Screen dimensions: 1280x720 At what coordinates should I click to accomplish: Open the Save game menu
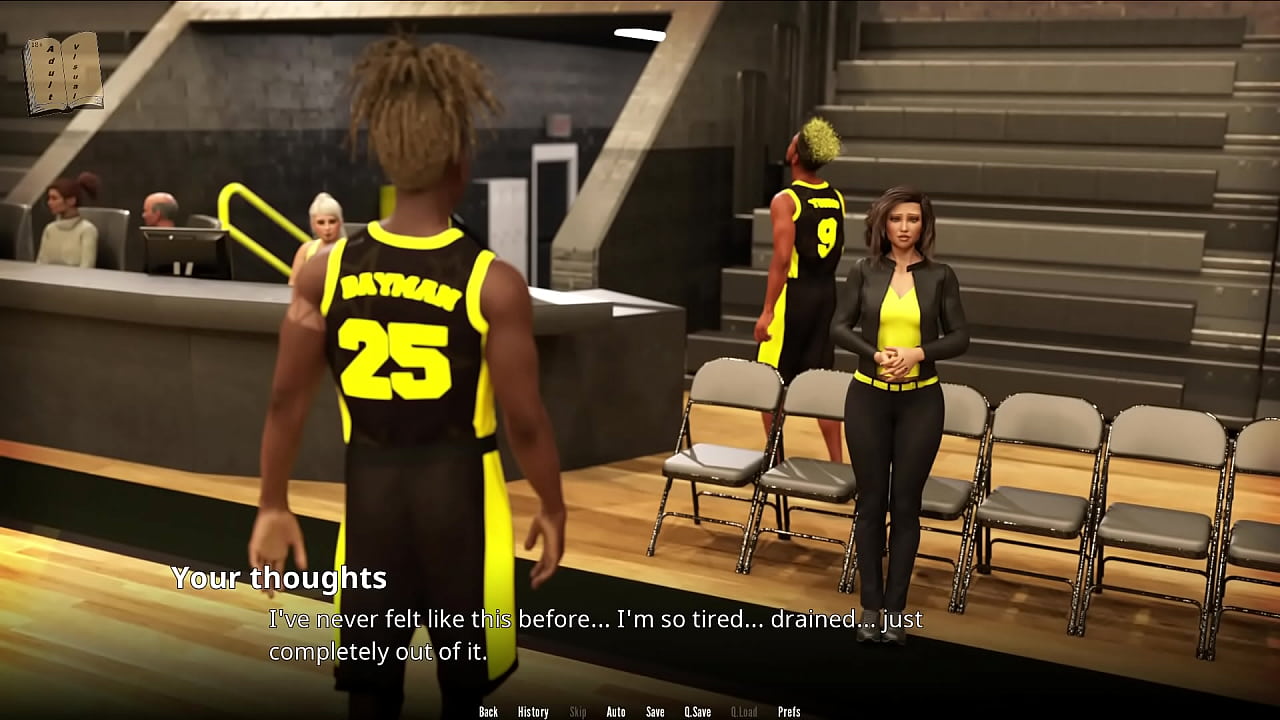(655, 712)
